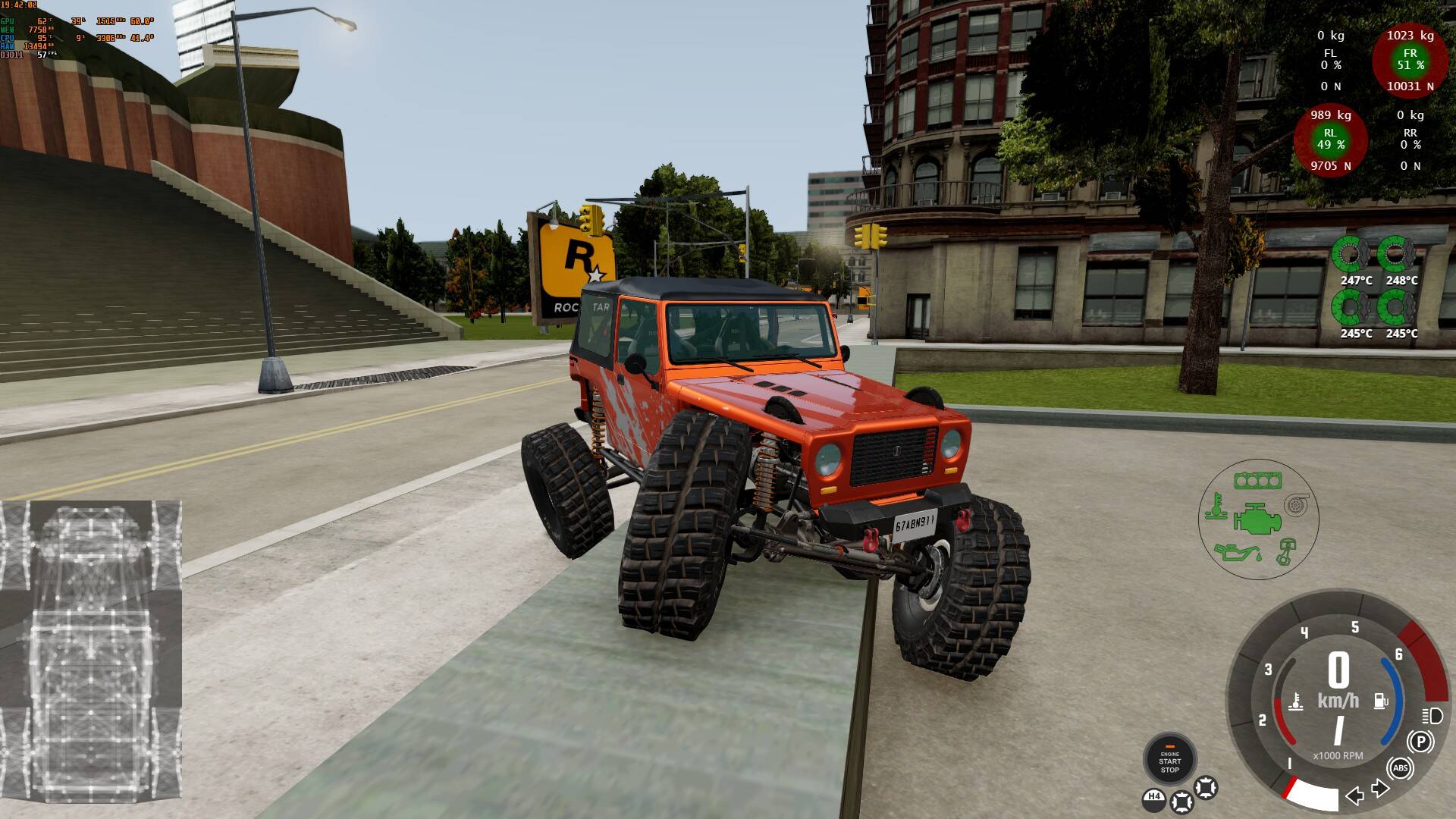
Task: Activate the left turn signal arrow
Action: coord(1354,795)
